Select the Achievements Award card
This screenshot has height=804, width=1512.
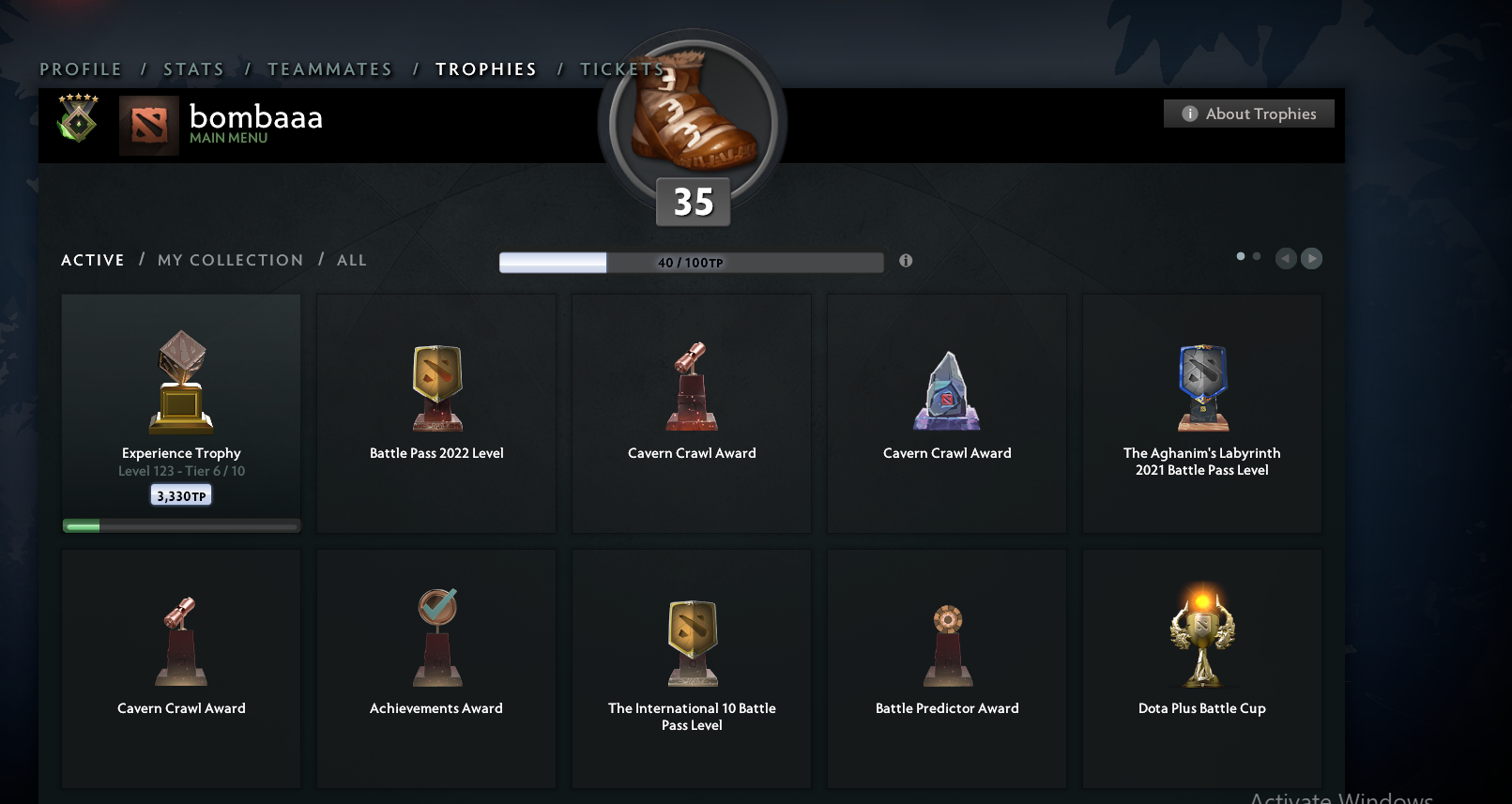435,668
